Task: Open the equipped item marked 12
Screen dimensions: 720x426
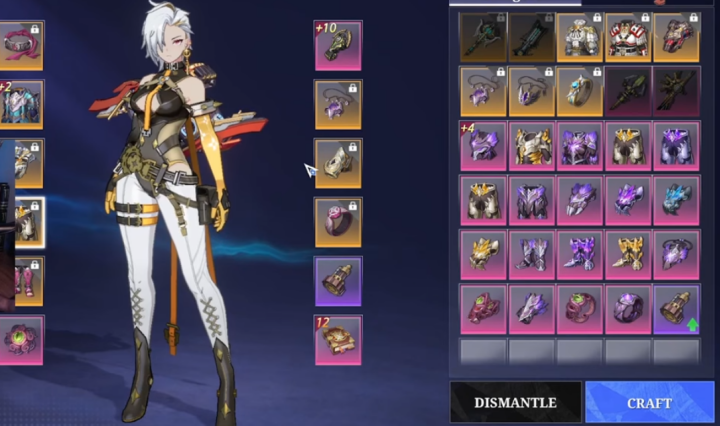Action: tap(338, 340)
